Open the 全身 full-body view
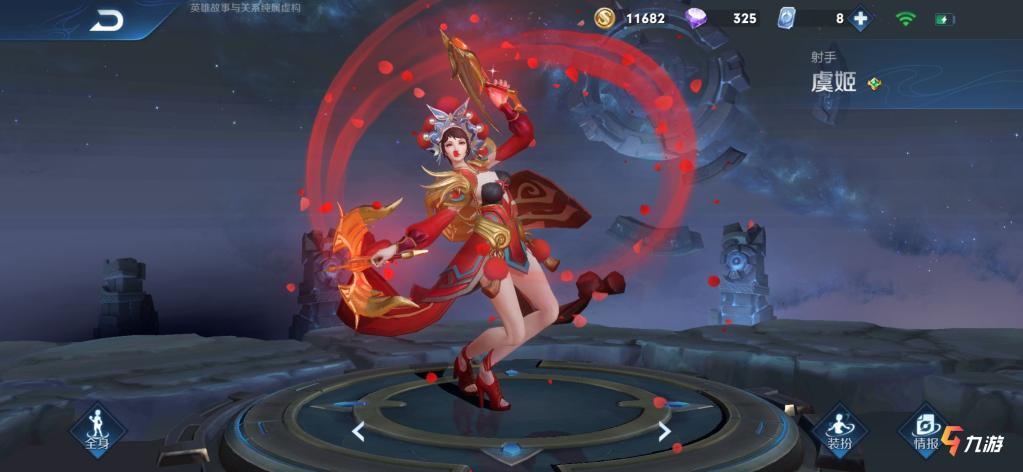1023x472 pixels. pos(98,430)
